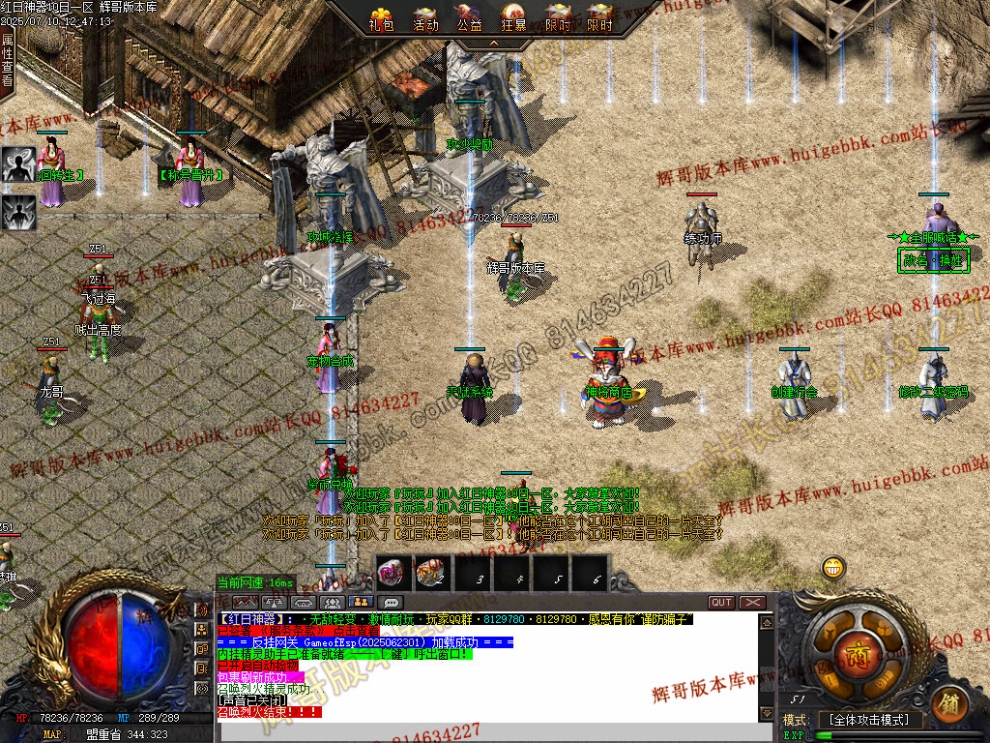Image resolution: width=990 pixels, height=743 pixels.
Task: Click the QUT button on chat bar
Action: 721,603
